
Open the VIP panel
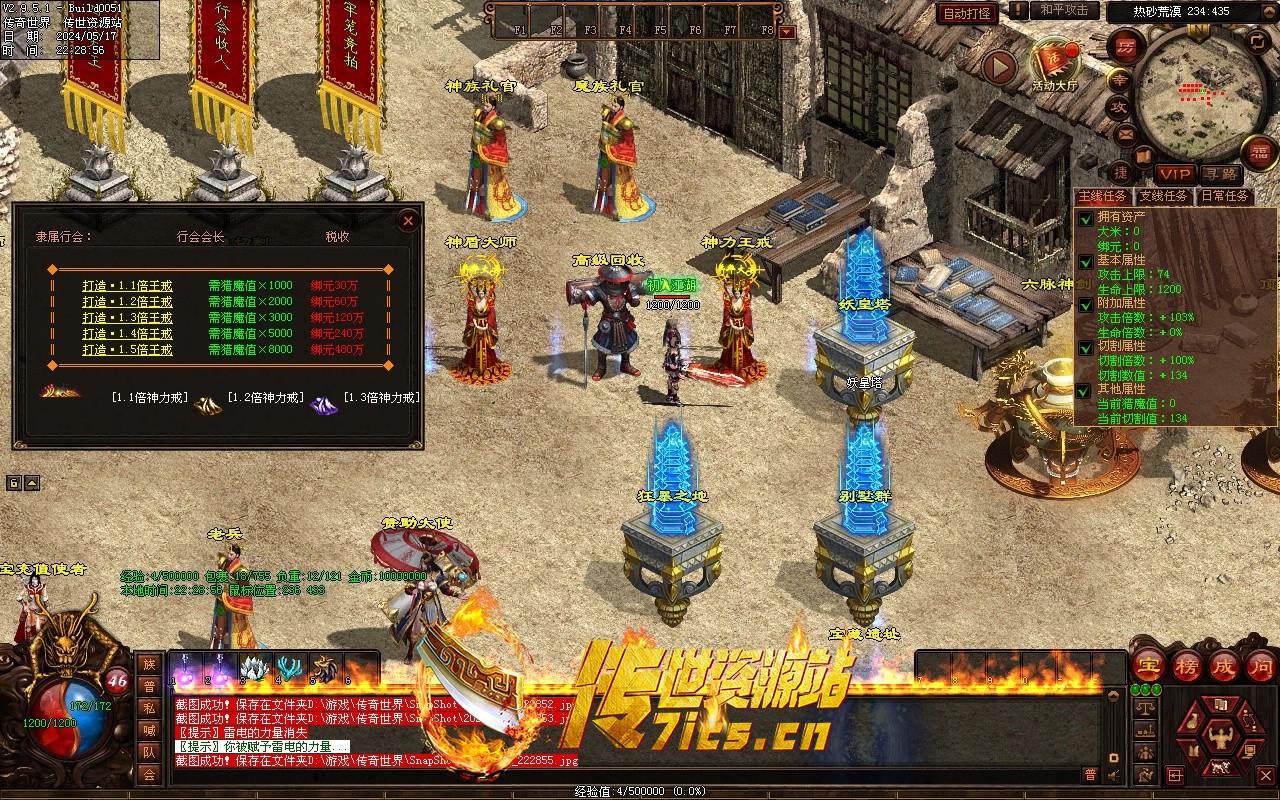coord(1175,175)
